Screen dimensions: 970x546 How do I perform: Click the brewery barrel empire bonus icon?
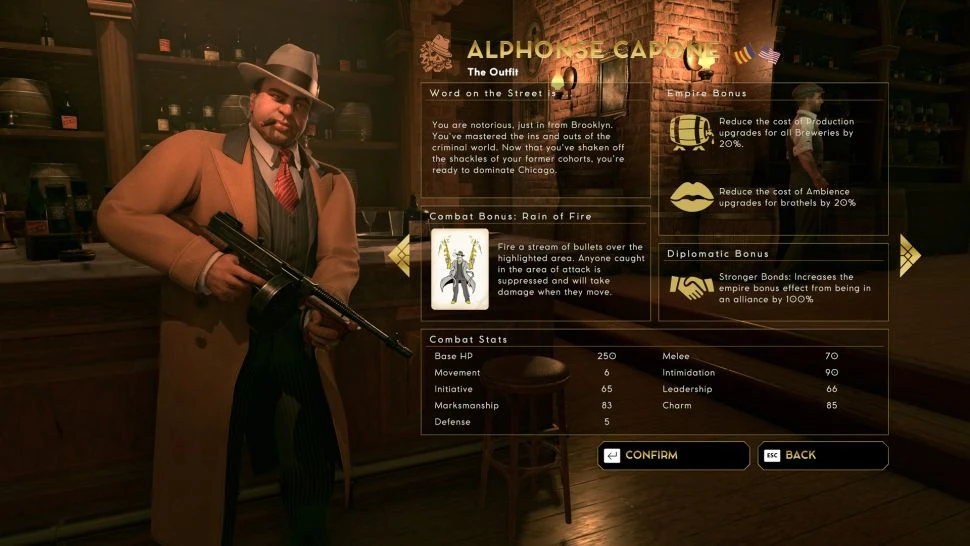(x=689, y=132)
